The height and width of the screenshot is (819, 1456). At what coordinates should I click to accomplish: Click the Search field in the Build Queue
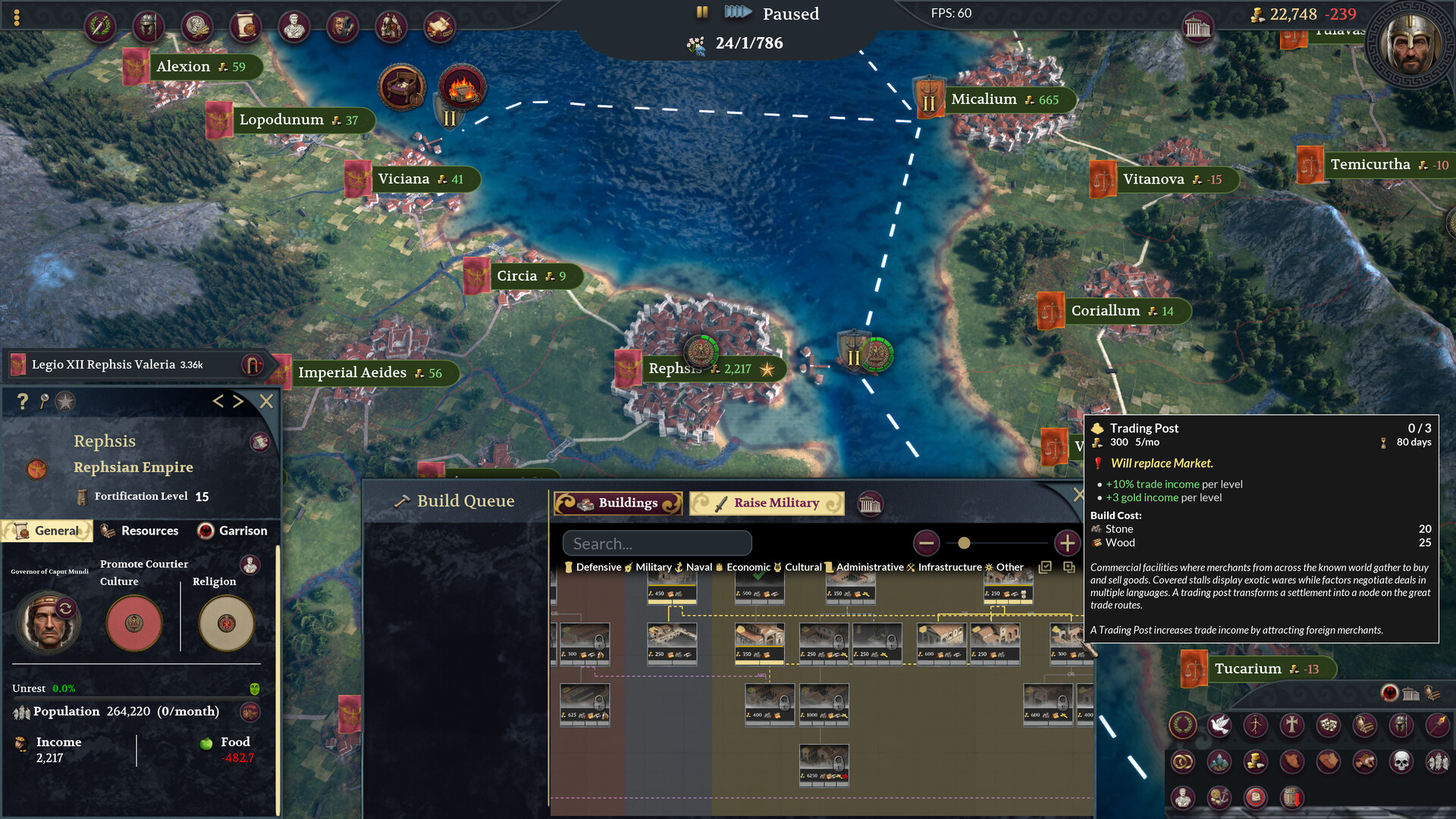[x=657, y=543]
